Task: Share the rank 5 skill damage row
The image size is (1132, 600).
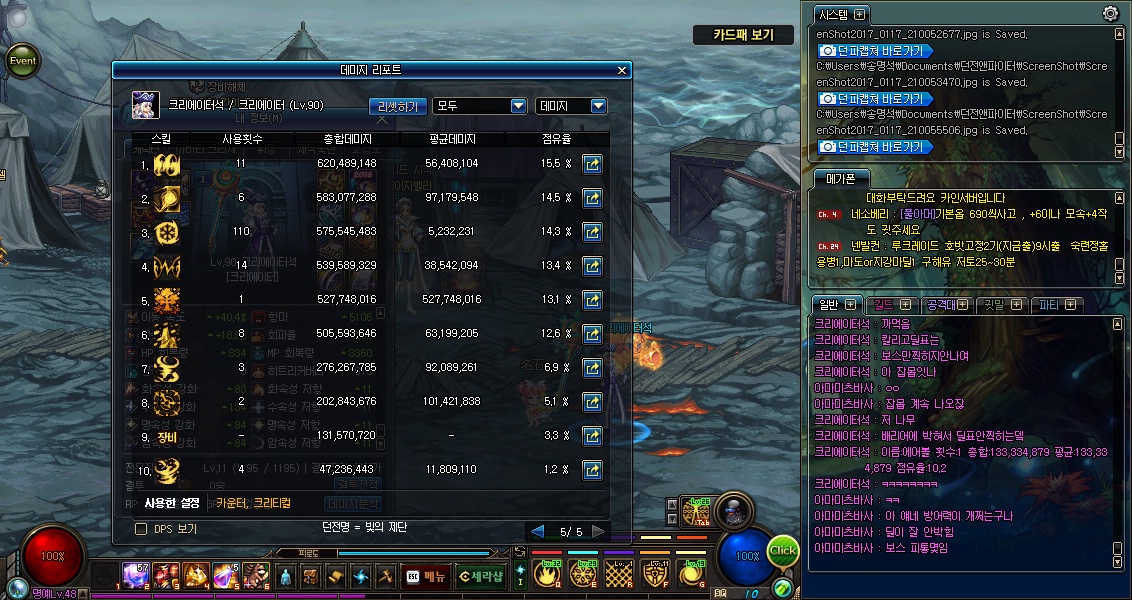Action: [x=592, y=300]
